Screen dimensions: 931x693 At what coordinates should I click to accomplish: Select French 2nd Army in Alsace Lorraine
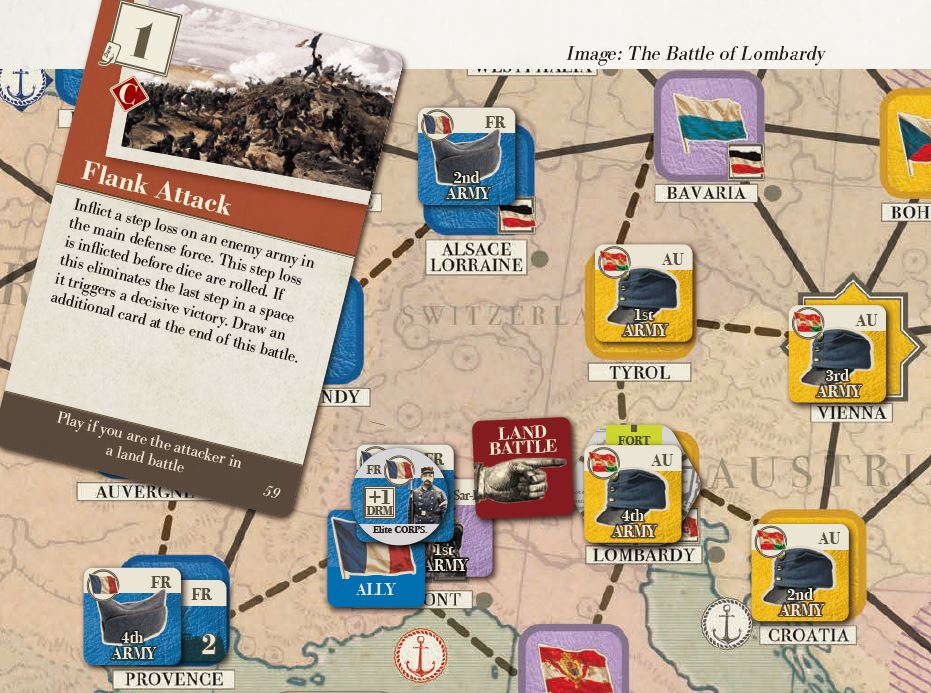tap(467, 158)
